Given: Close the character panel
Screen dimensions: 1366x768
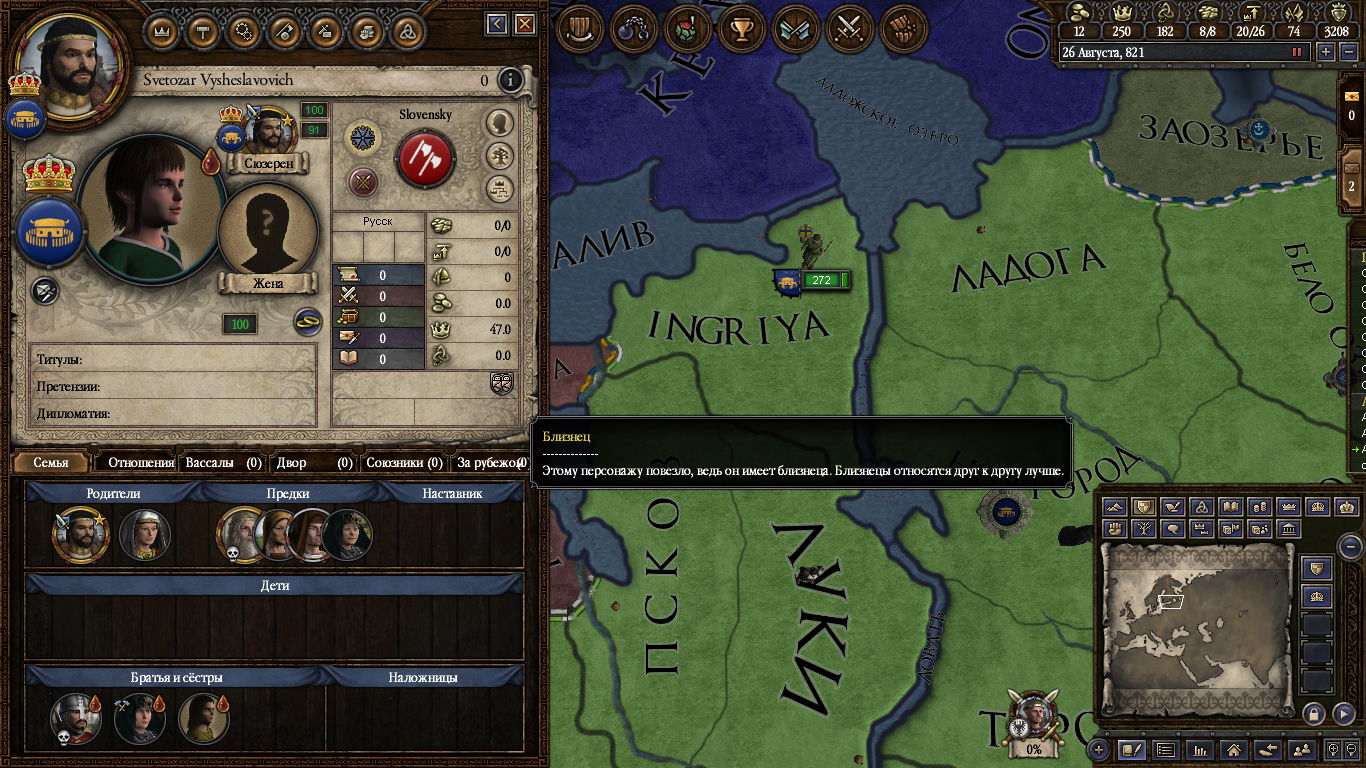Looking at the screenshot, I should pos(523,24).
